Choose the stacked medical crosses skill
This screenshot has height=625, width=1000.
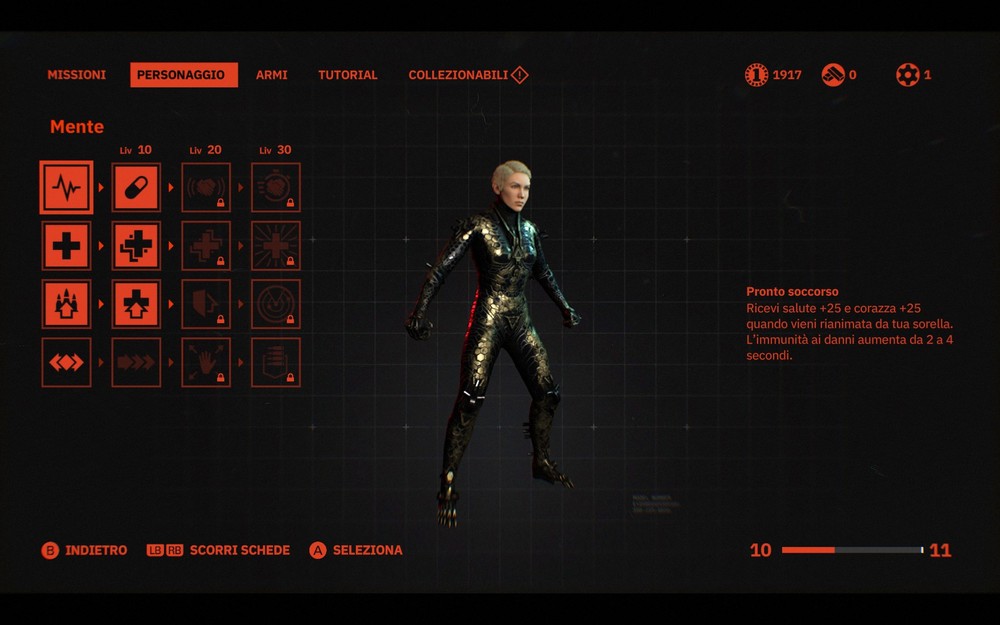[x=136, y=246]
